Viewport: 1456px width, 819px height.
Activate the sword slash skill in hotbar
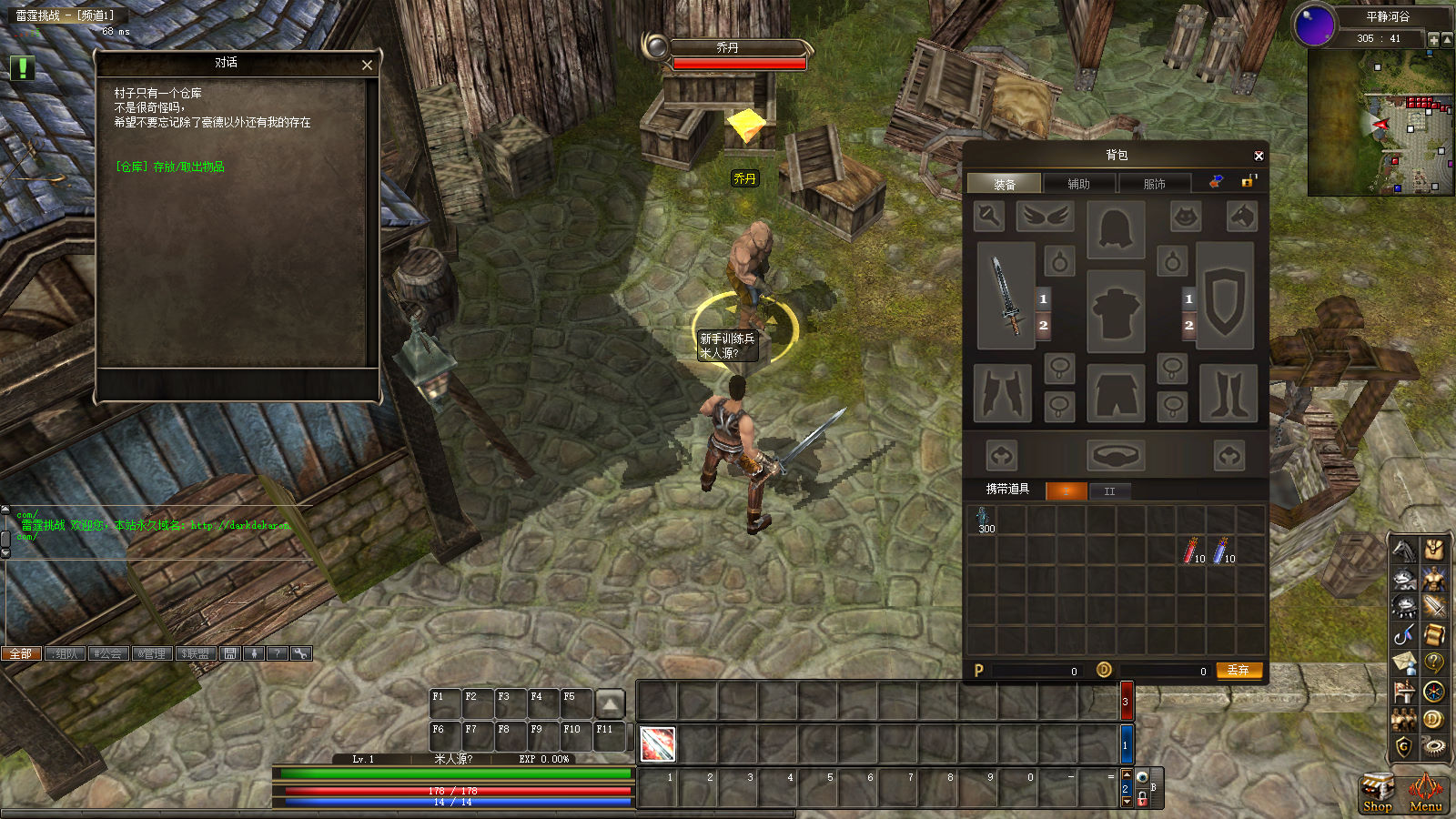click(x=657, y=743)
